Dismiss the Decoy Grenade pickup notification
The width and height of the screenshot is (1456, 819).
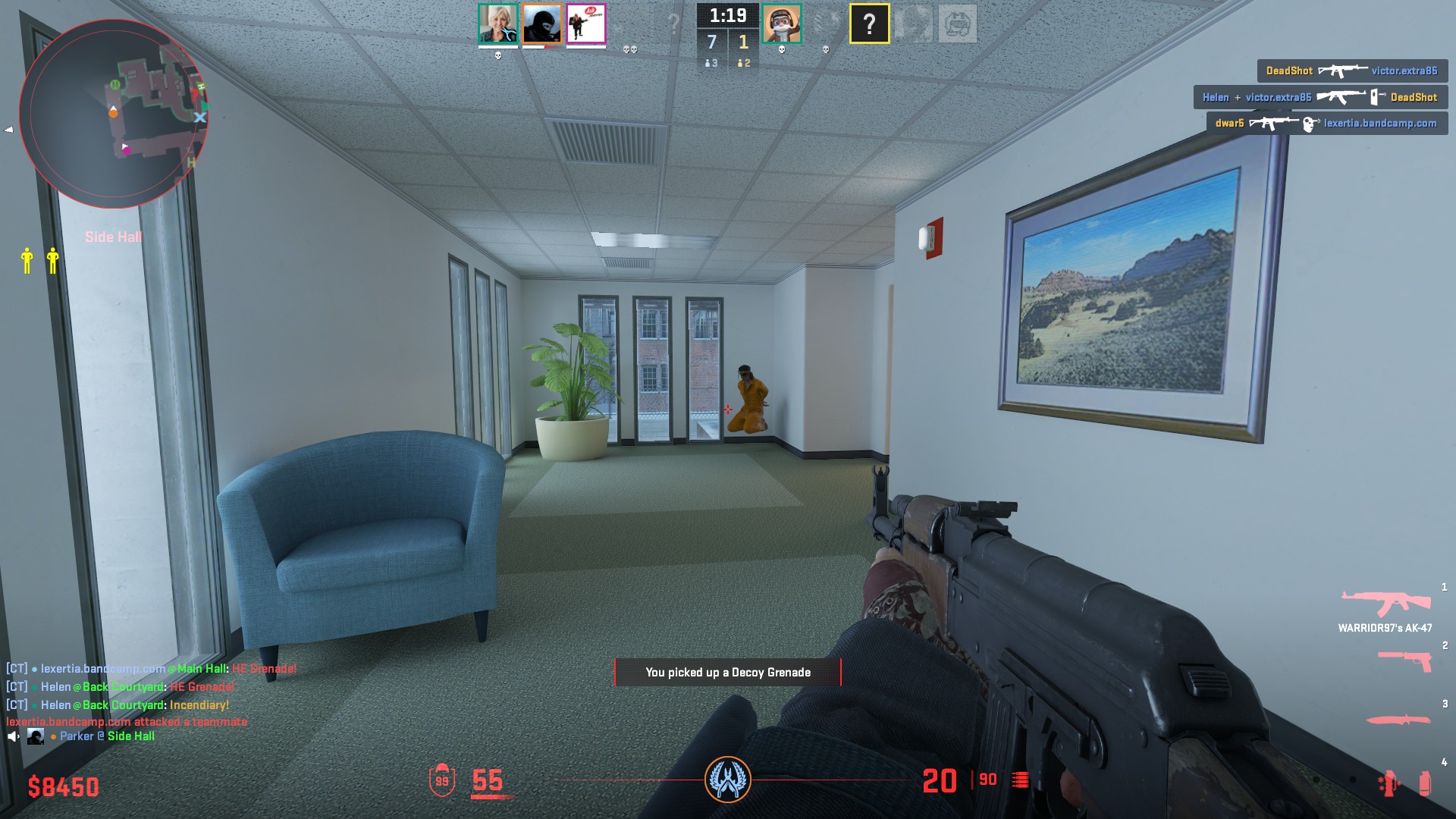728,673
